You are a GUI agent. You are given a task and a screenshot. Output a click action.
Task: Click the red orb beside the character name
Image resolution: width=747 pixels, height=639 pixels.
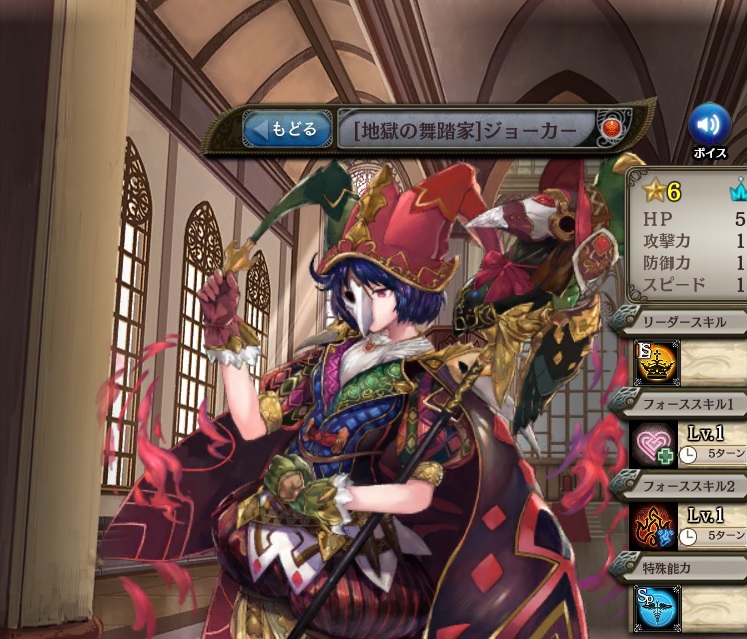[609, 129]
